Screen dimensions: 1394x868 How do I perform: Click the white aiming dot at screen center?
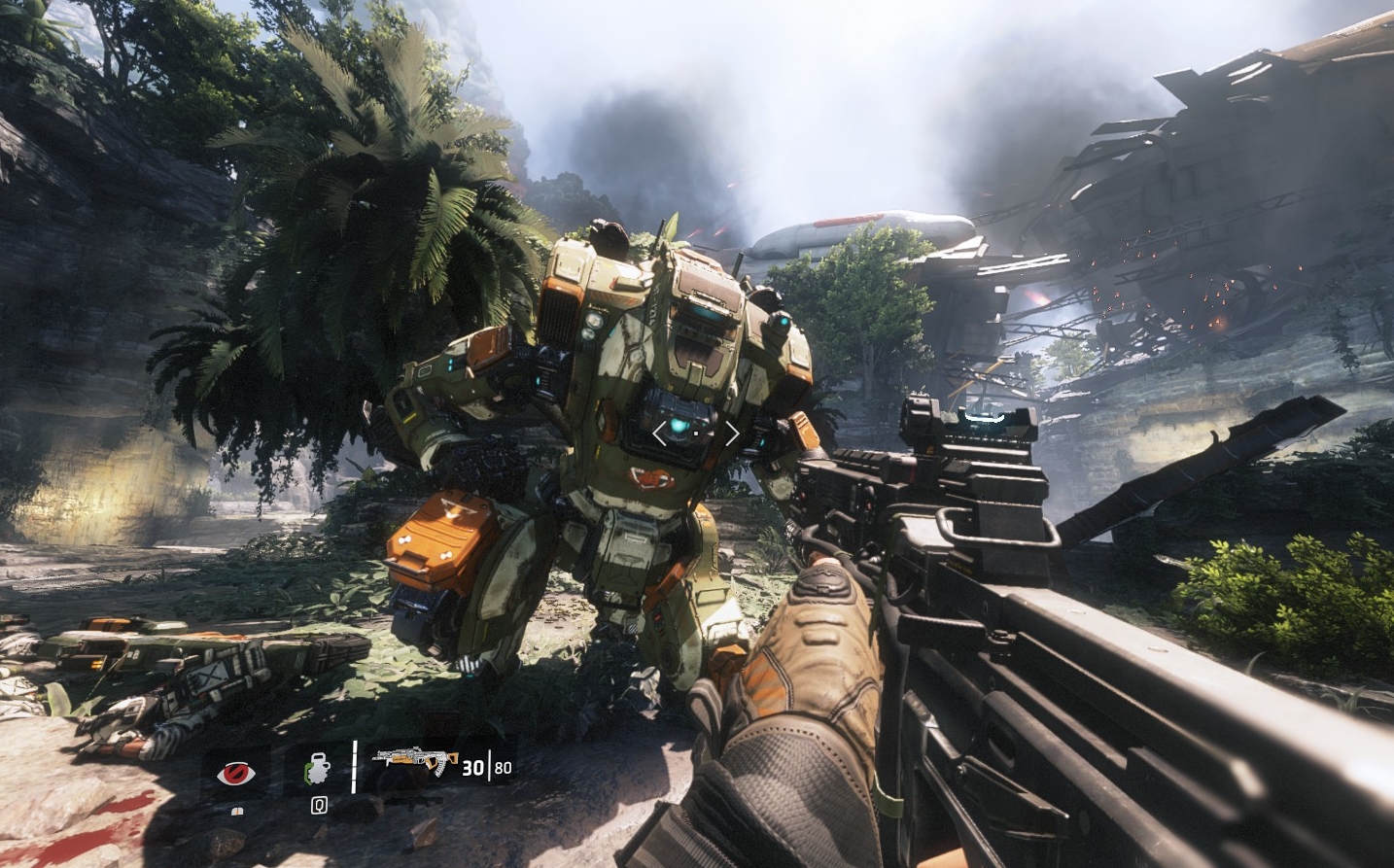coord(696,434)
